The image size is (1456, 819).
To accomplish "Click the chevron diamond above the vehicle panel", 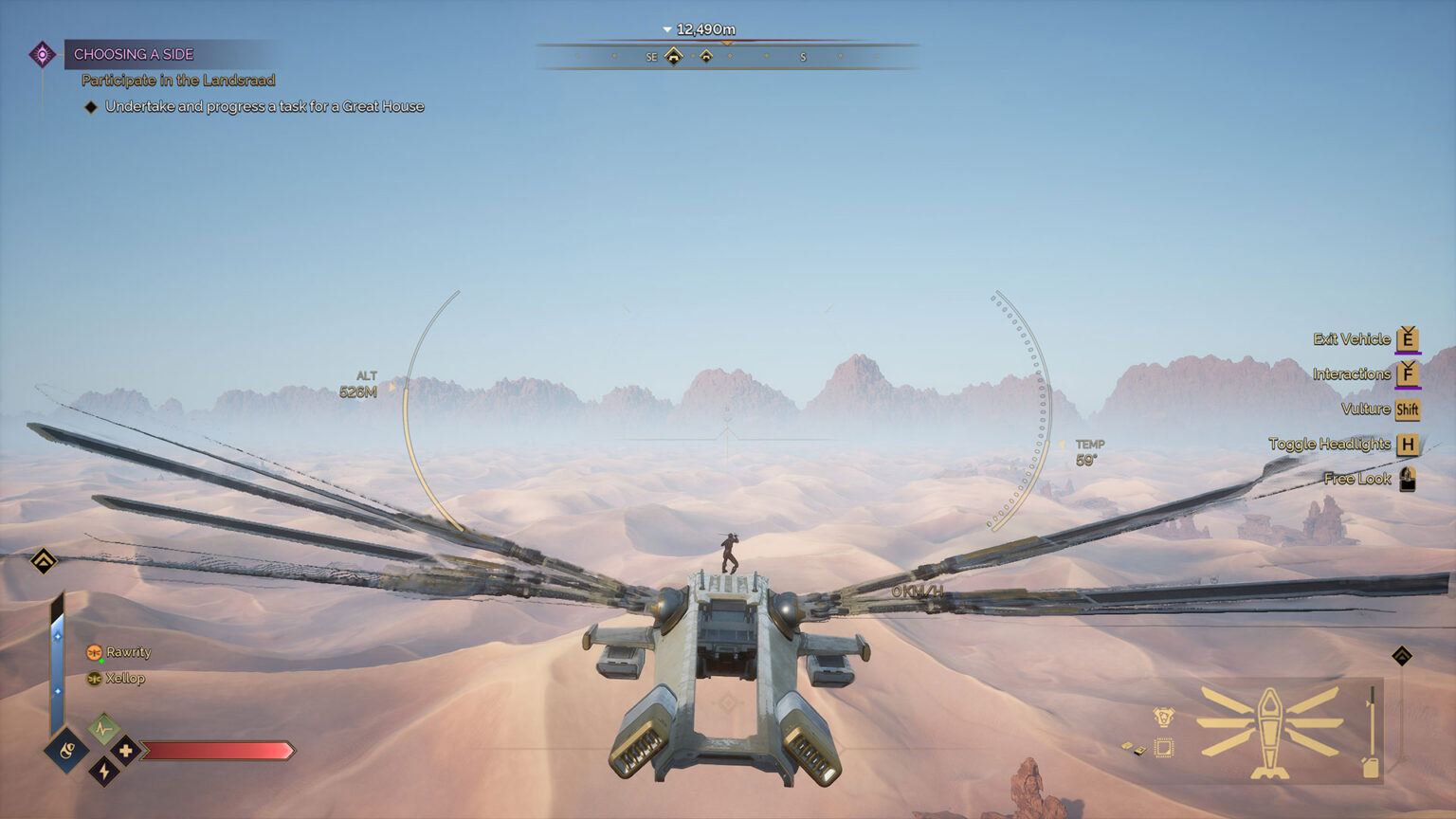I will pyautogui.click(x=1402, y=656).
